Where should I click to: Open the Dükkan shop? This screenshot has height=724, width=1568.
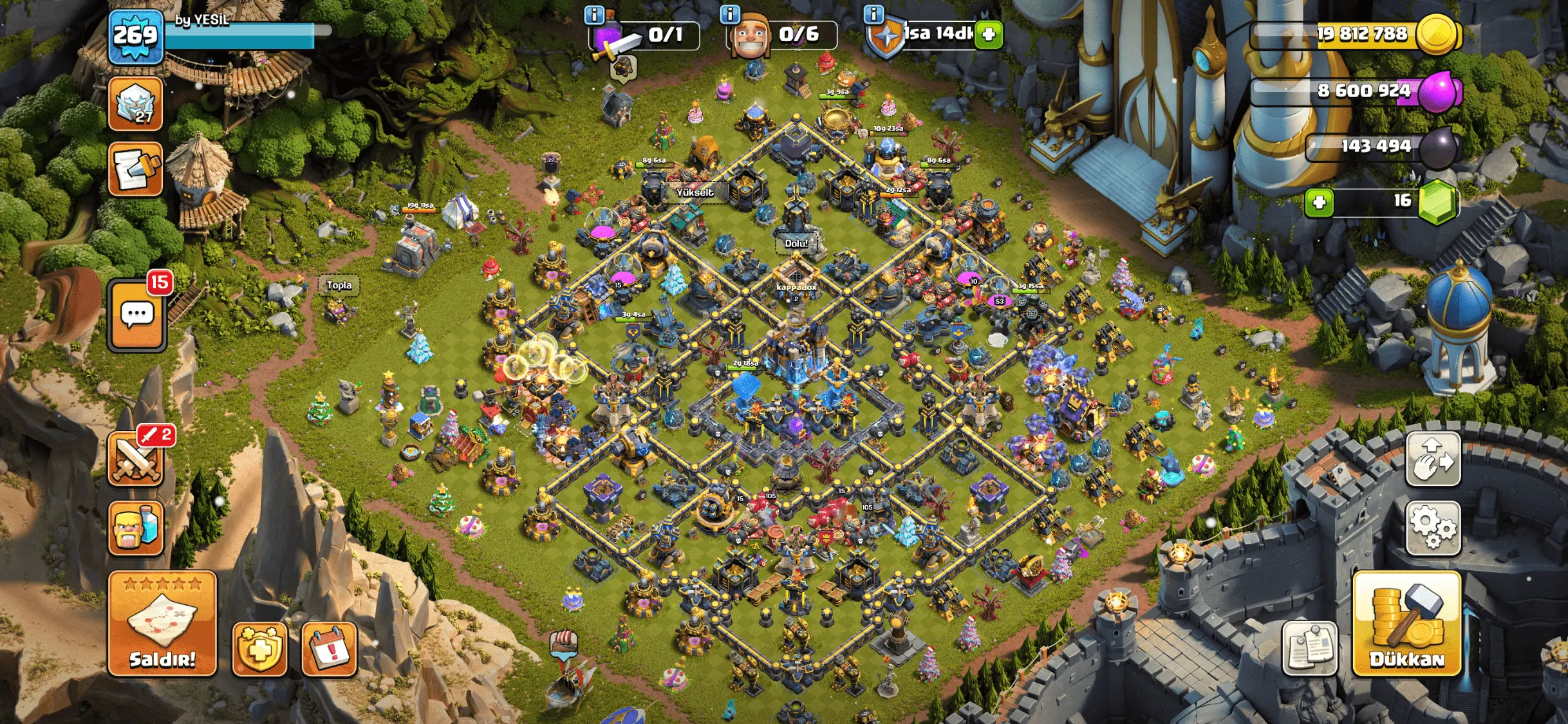click(x=1406, y=624)
